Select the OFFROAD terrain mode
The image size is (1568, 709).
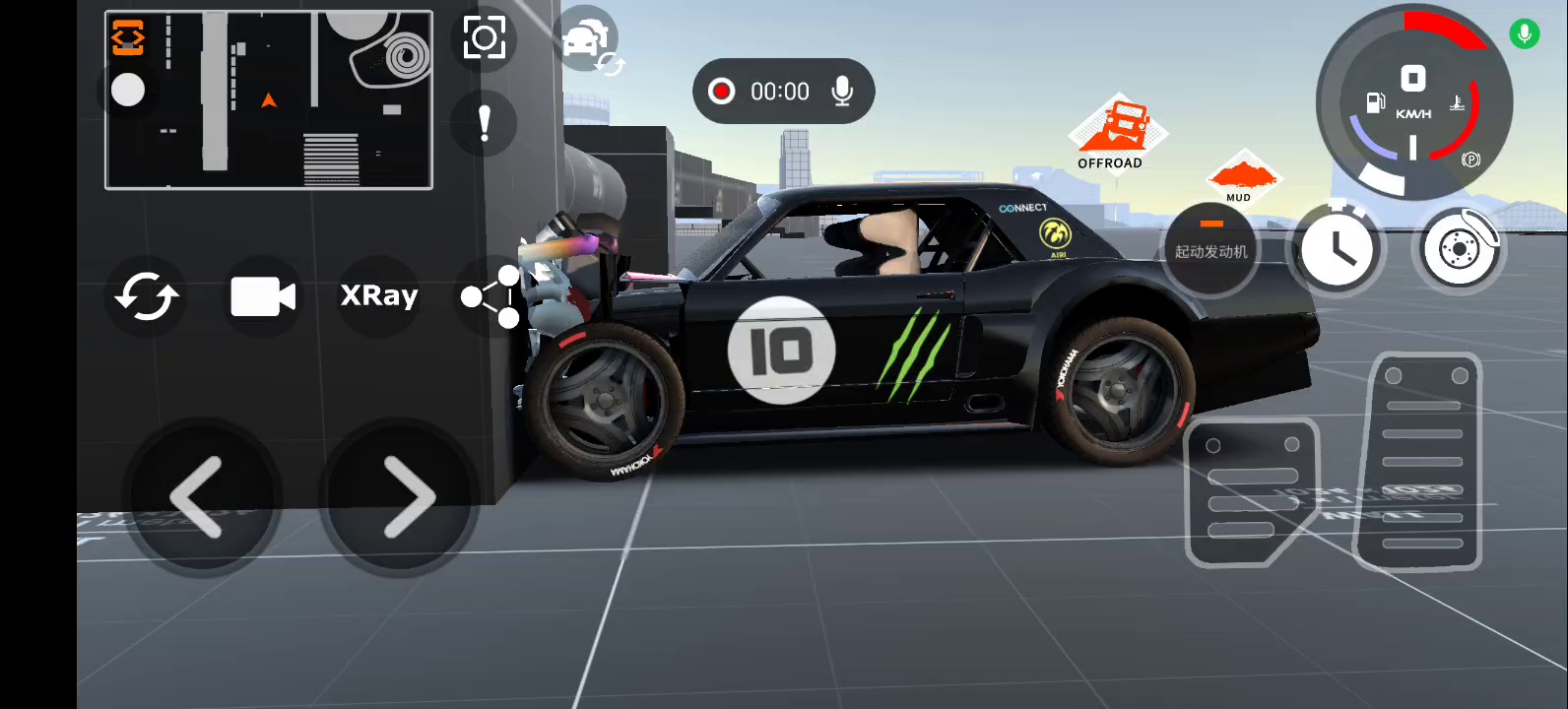1115,134
